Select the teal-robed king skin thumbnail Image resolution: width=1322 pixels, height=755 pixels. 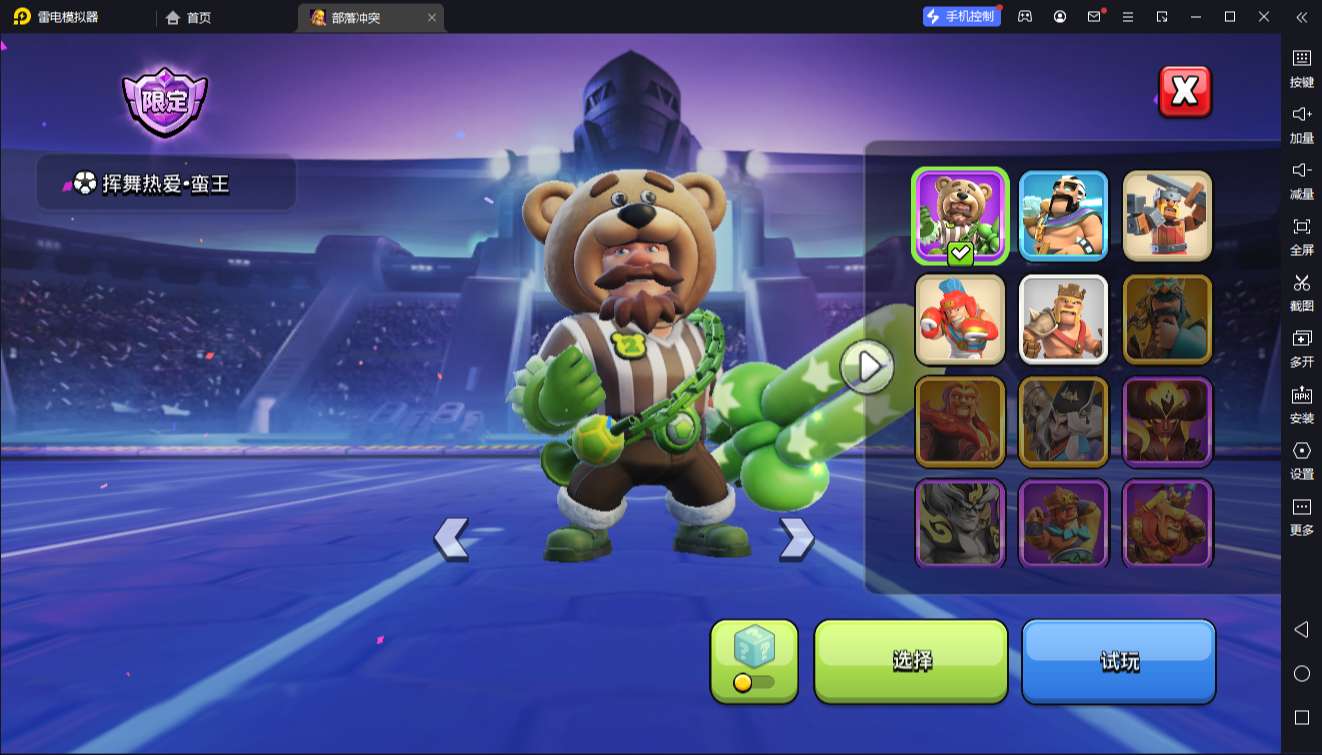tap(1167, 319)
